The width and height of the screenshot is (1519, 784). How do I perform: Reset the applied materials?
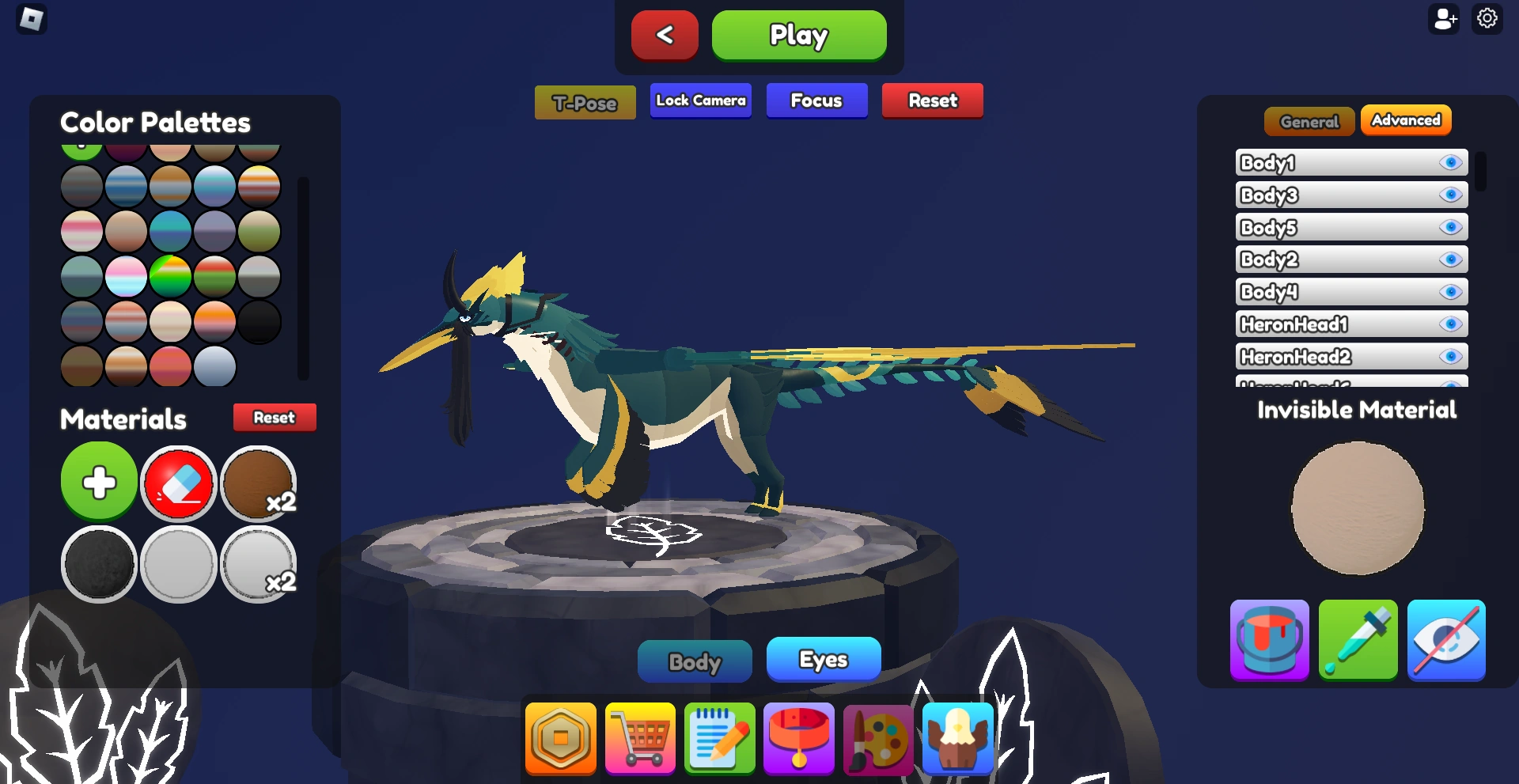pyautogui.click(x=274, y=417)
